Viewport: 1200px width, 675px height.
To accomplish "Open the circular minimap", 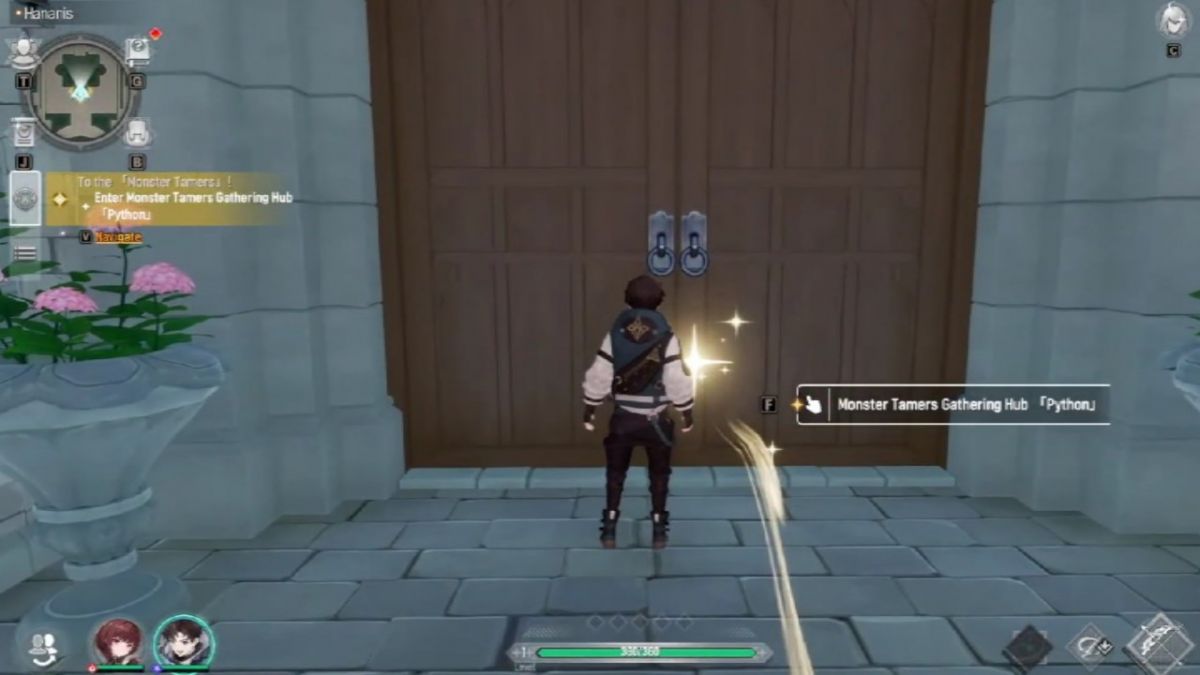I will click(x=76, y=89).
